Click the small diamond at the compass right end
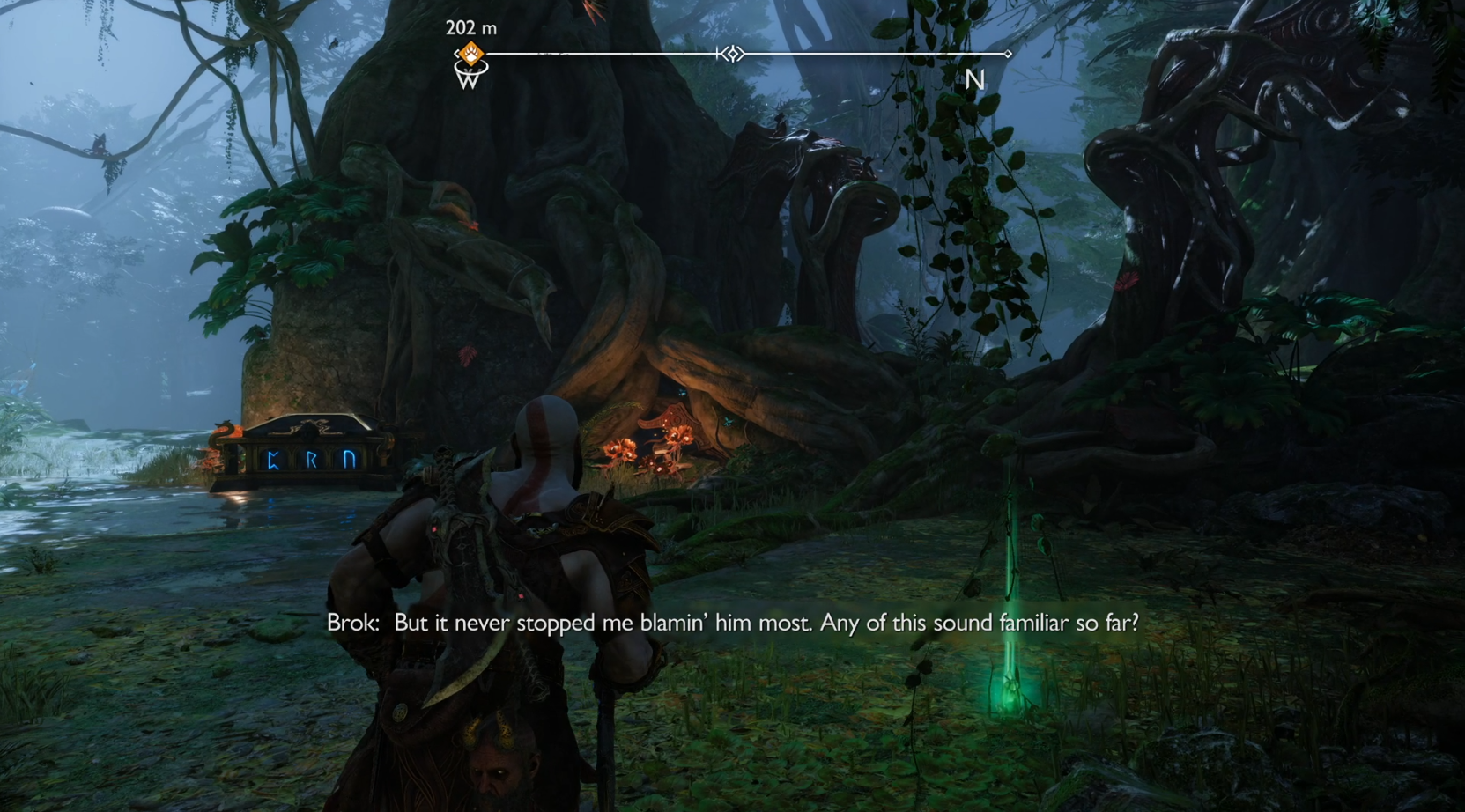The image size is (1465, 812). 1006,54
